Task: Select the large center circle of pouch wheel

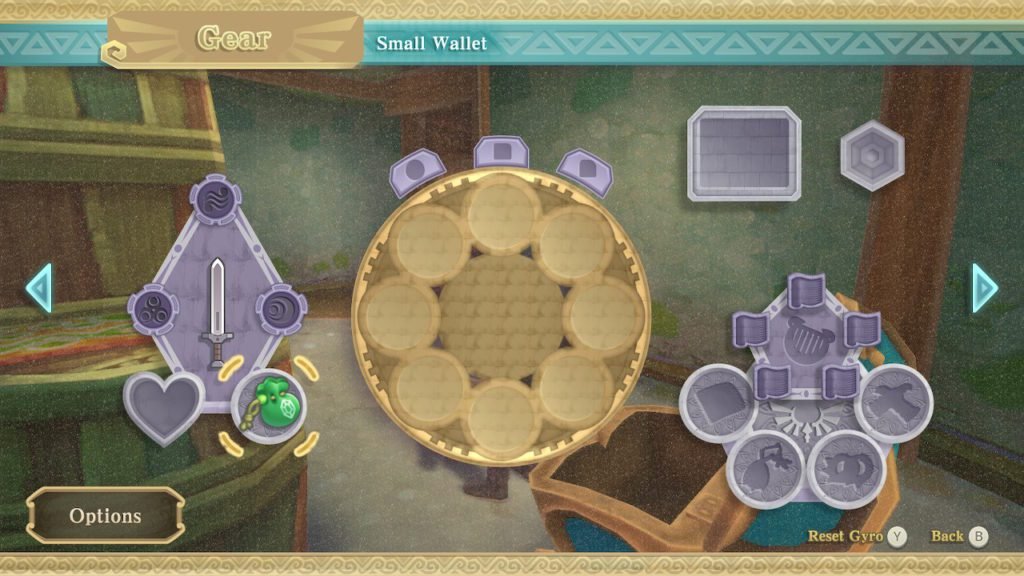Action: [x=502, y=315]
